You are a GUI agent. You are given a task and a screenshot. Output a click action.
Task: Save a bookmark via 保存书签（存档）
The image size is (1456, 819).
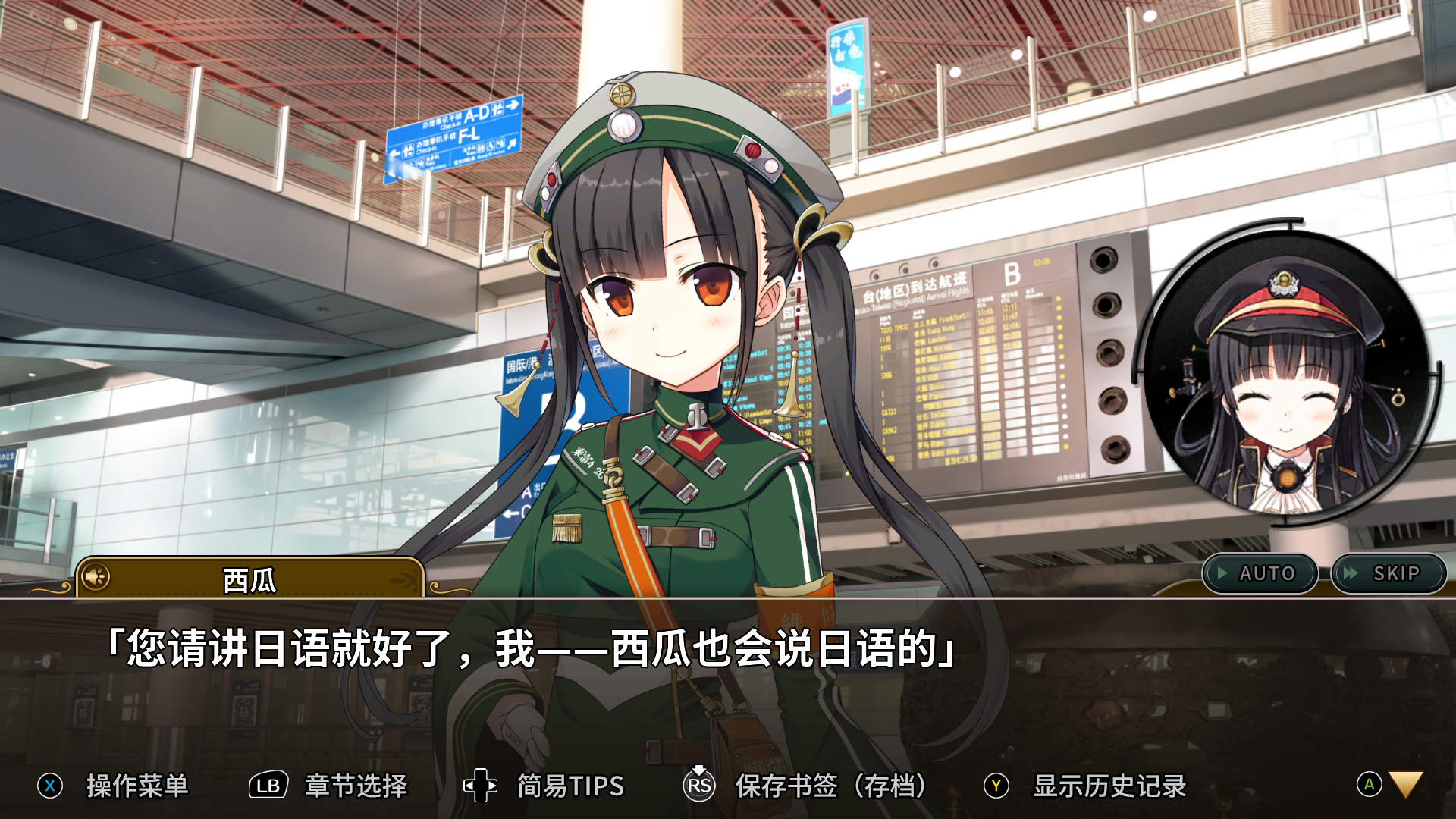(x=830, y=786)
